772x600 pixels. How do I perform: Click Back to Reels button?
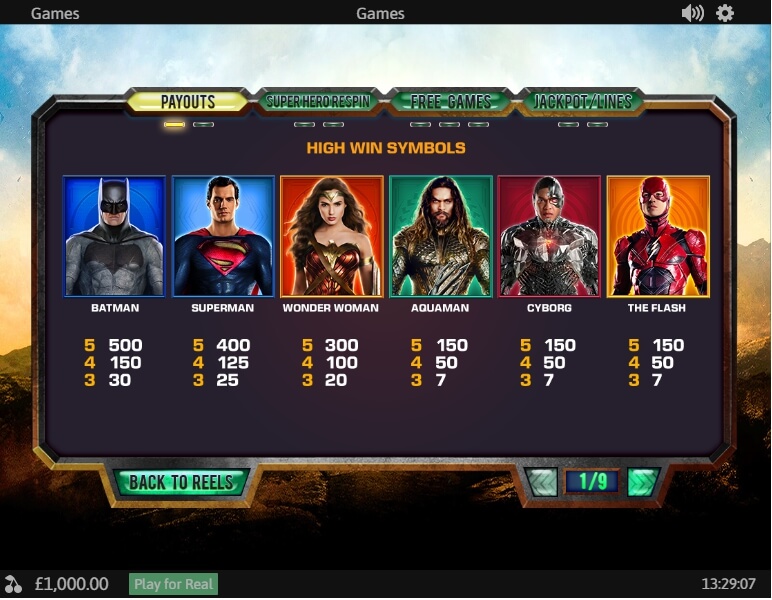tap(180, 482)
